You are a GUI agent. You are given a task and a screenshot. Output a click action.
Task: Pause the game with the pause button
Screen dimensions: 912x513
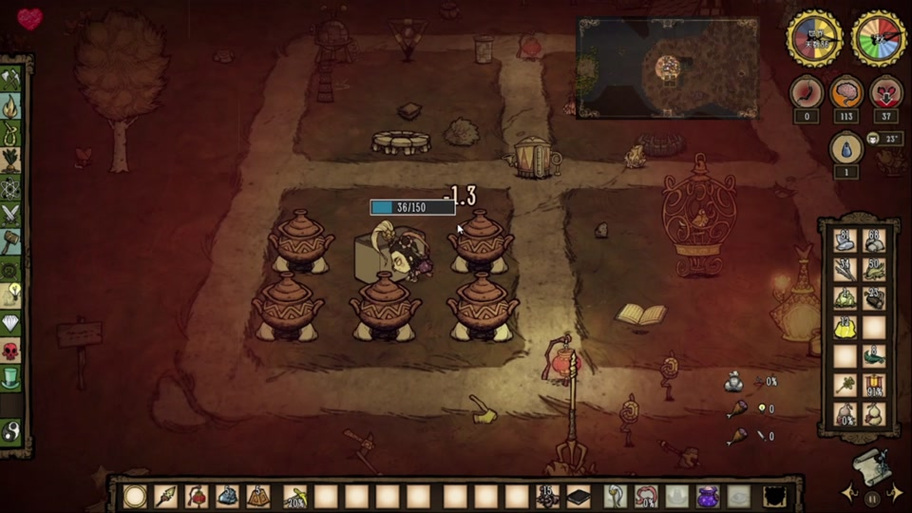coord(873,497)
